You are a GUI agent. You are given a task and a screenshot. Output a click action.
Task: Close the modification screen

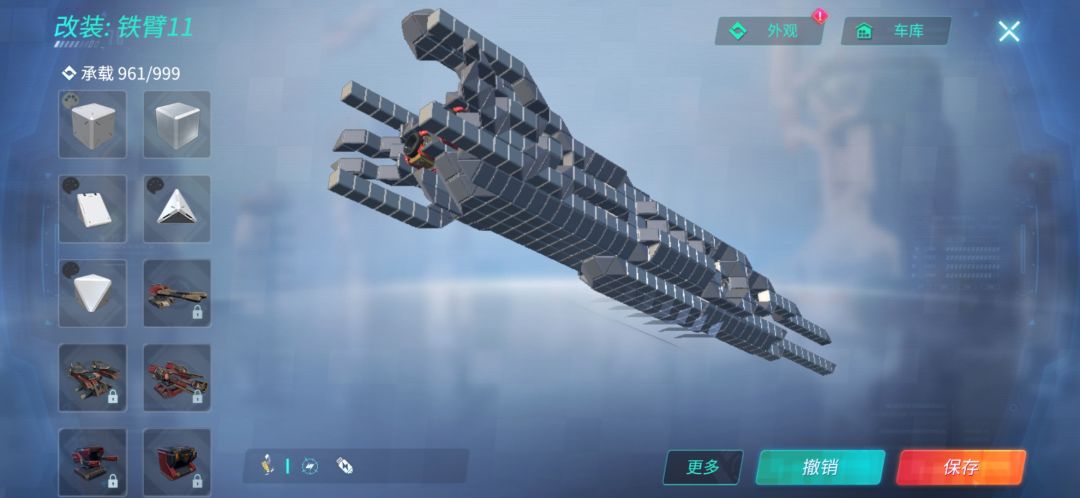tap(1008, 31)
